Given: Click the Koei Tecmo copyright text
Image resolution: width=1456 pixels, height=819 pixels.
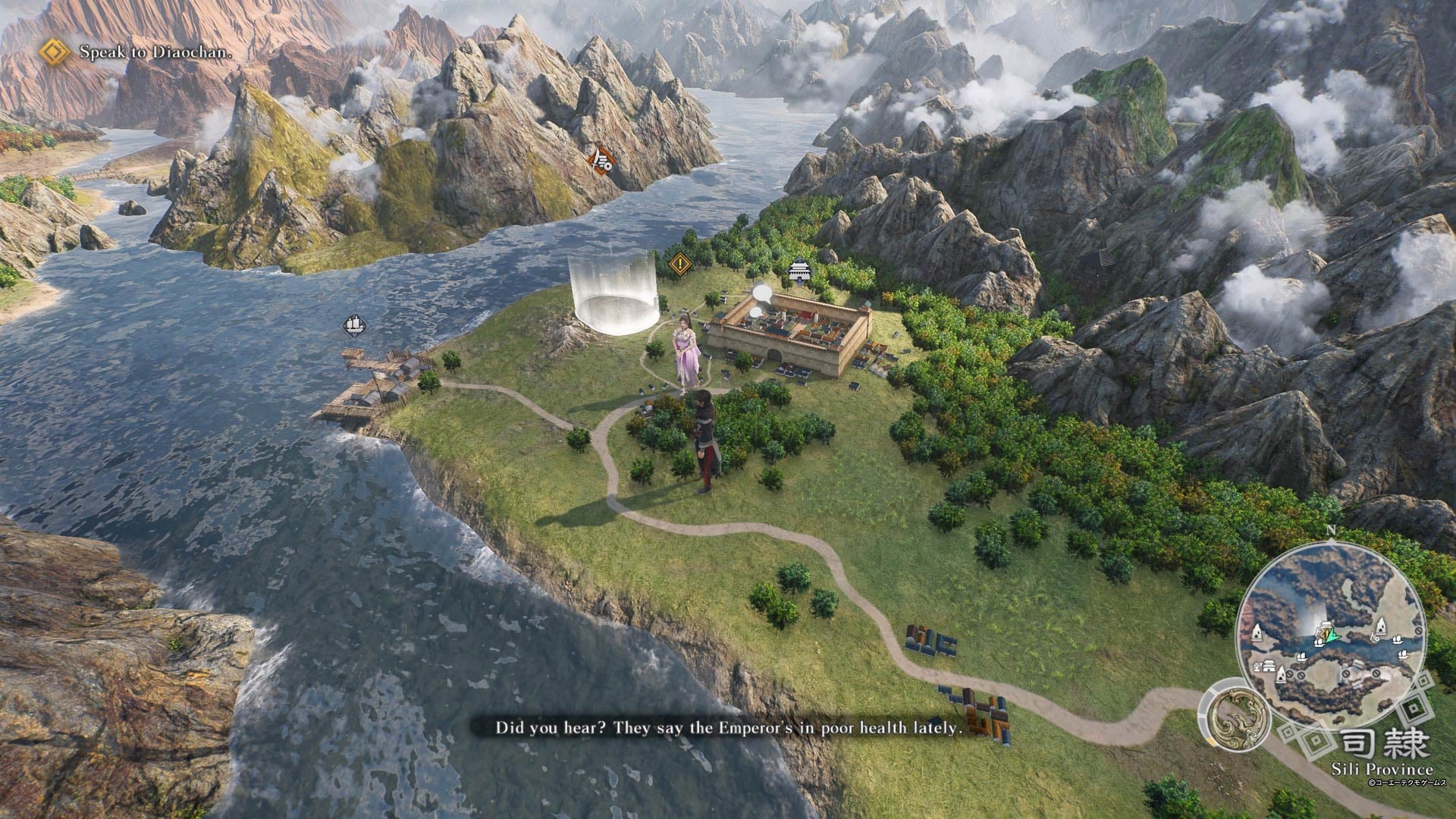Looking at the screenshot, I should pyautogui.click(x=1407, y=782).
